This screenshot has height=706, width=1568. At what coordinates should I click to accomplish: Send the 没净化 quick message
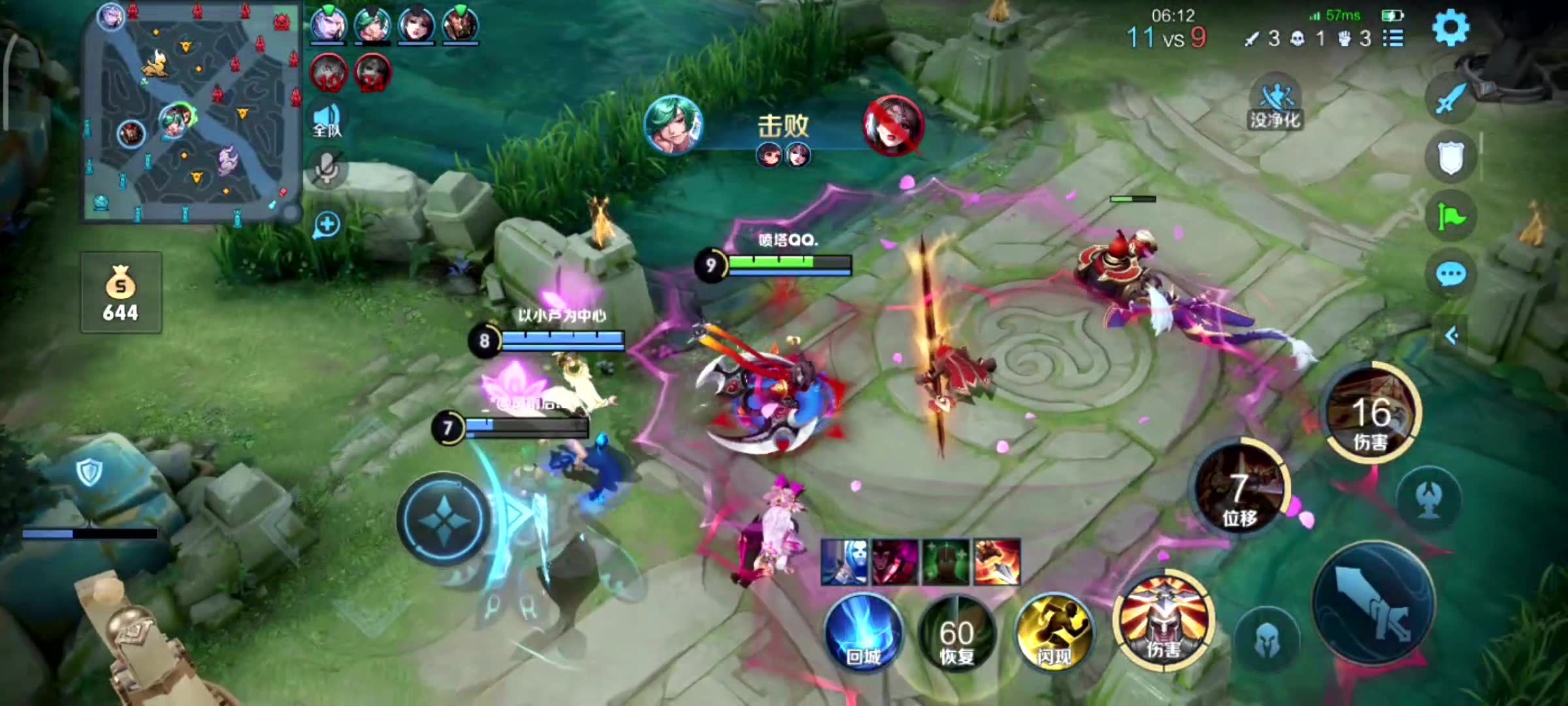click(x=1275, y=106)
